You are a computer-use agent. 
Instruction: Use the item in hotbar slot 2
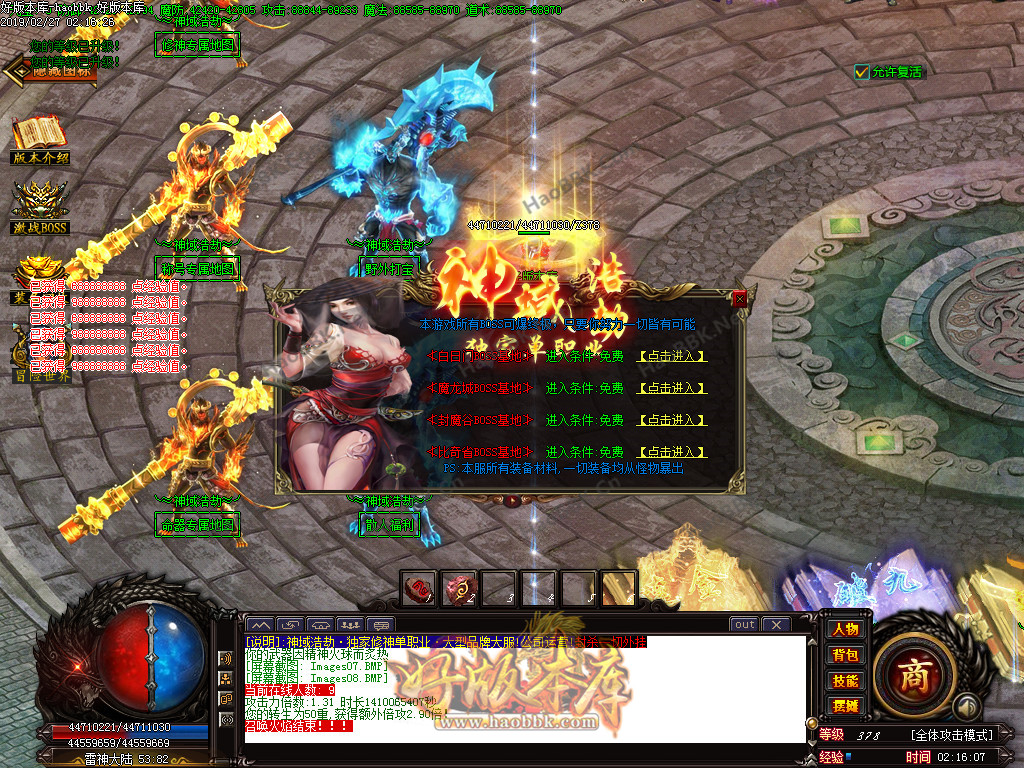[460, 588]
